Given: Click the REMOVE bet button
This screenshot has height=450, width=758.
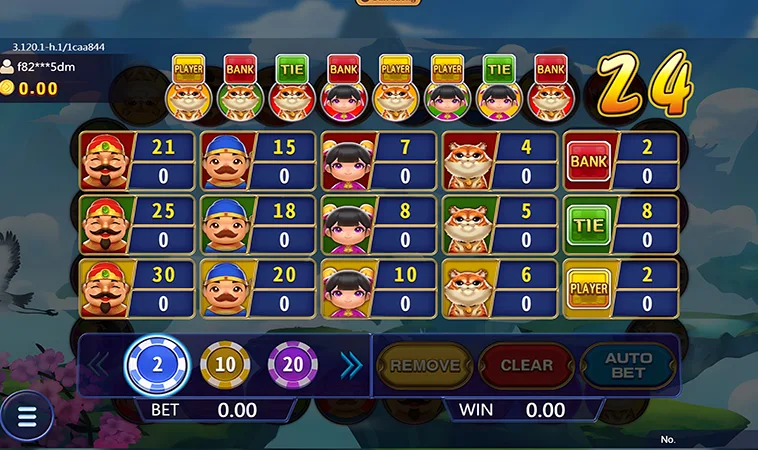Looking at the screenshot, I should [424, 366].
